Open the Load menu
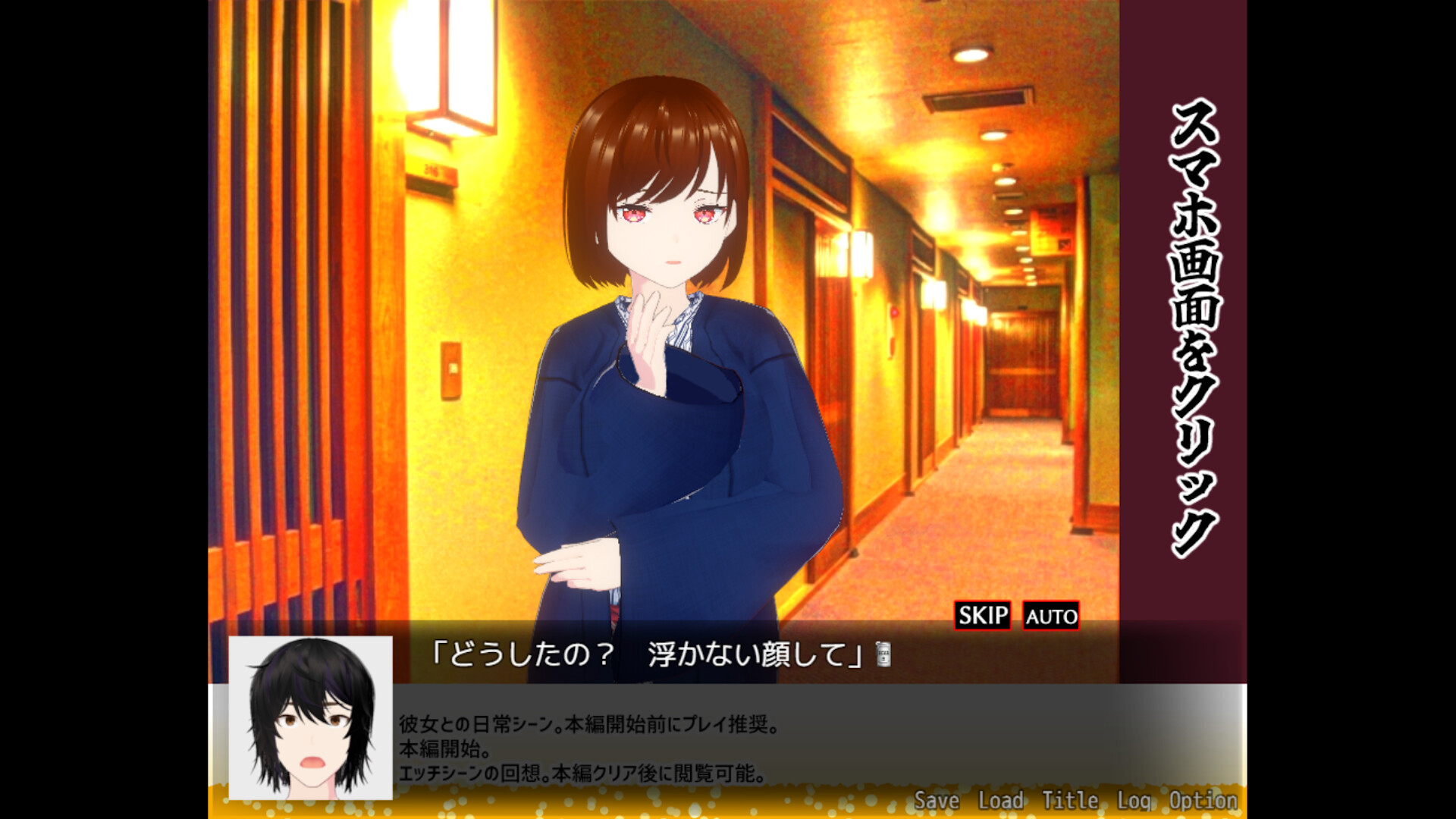Image resolution: width=1456 pixels, height=819 pixels. 1002,799
